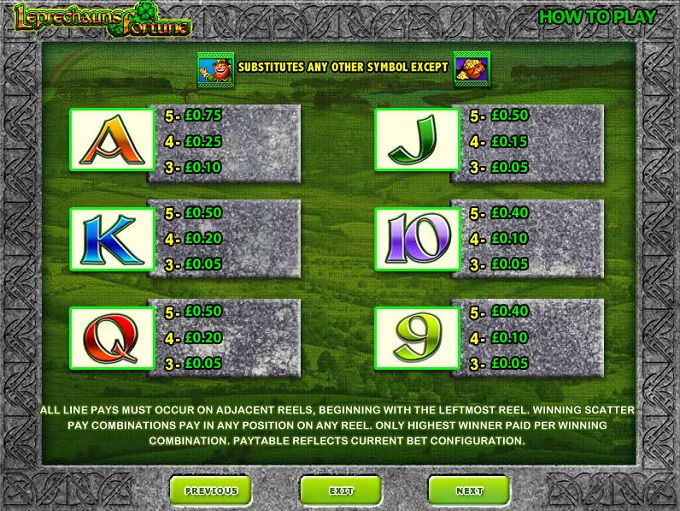Go to the previous paytable page

[x=211, y=491]
